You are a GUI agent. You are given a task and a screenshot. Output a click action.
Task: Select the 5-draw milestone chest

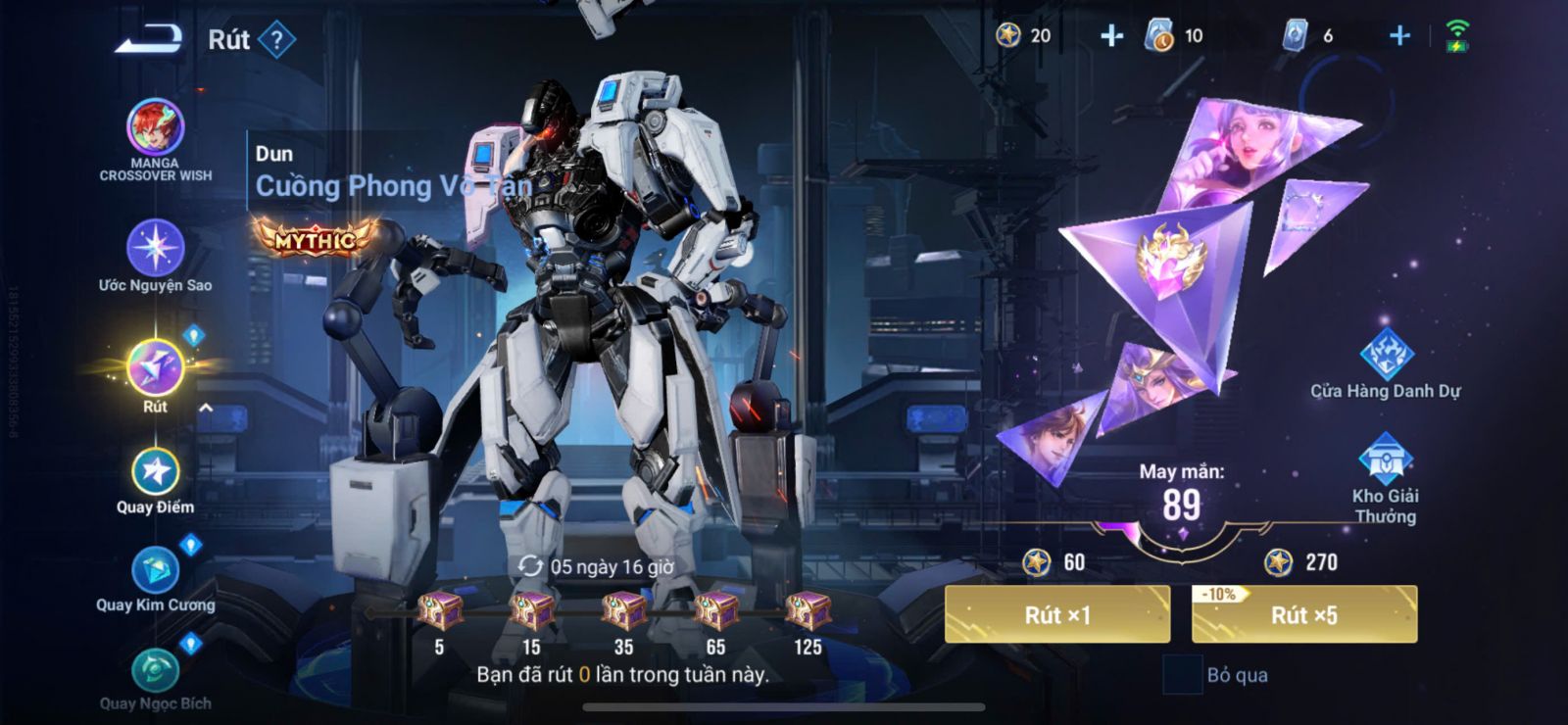[440, 611]
